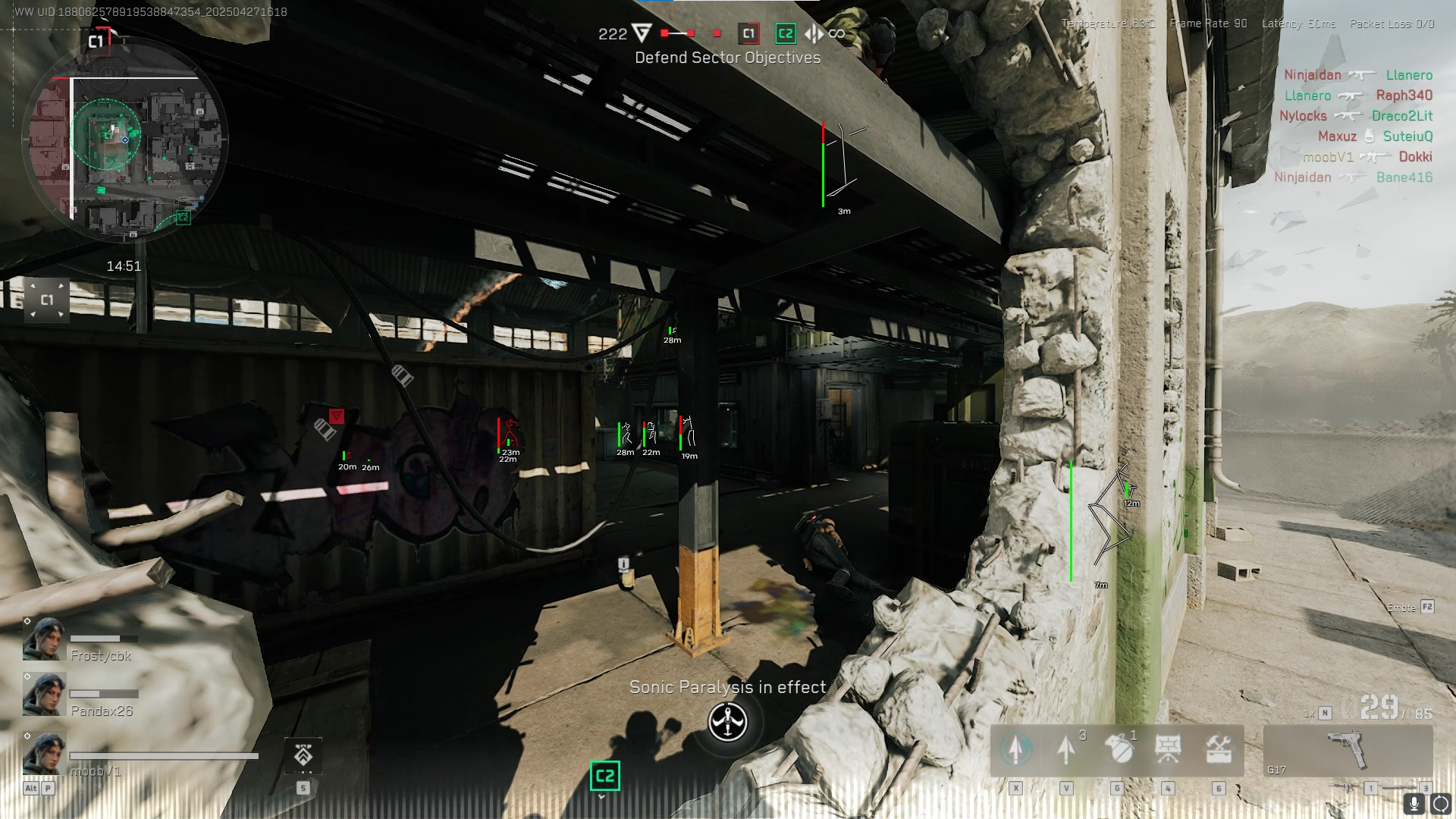
Task: Click the deployable barricade icon
Action: (x=1169, y=749)
